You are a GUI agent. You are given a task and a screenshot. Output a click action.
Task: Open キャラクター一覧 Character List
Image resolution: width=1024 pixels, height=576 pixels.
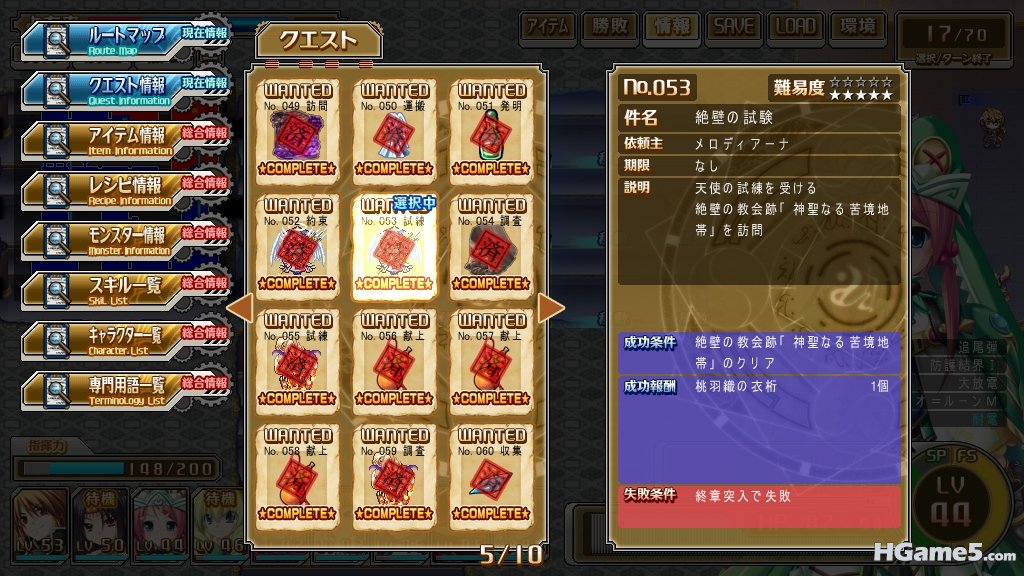pos(125,339)
